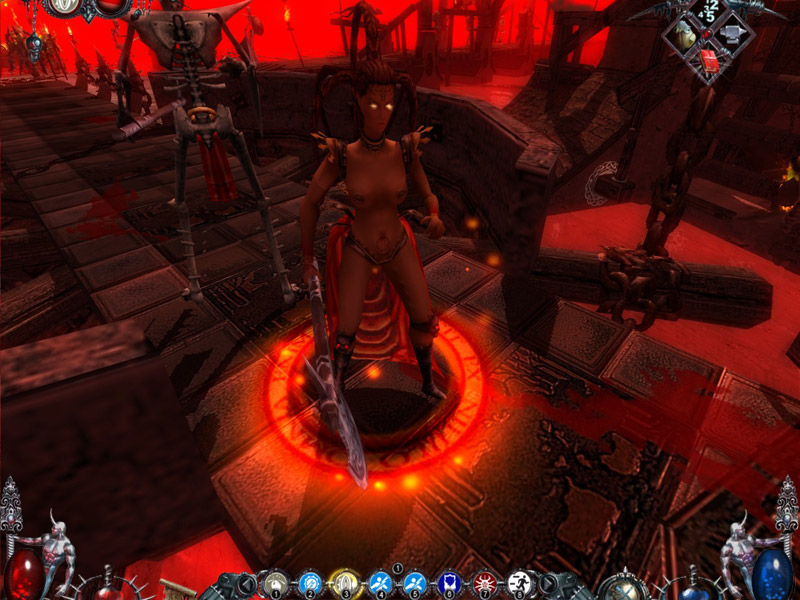Trigger the running figure skill in slot 8
Viewport: 800px width, 600px height.
click(x=519, y=581)
